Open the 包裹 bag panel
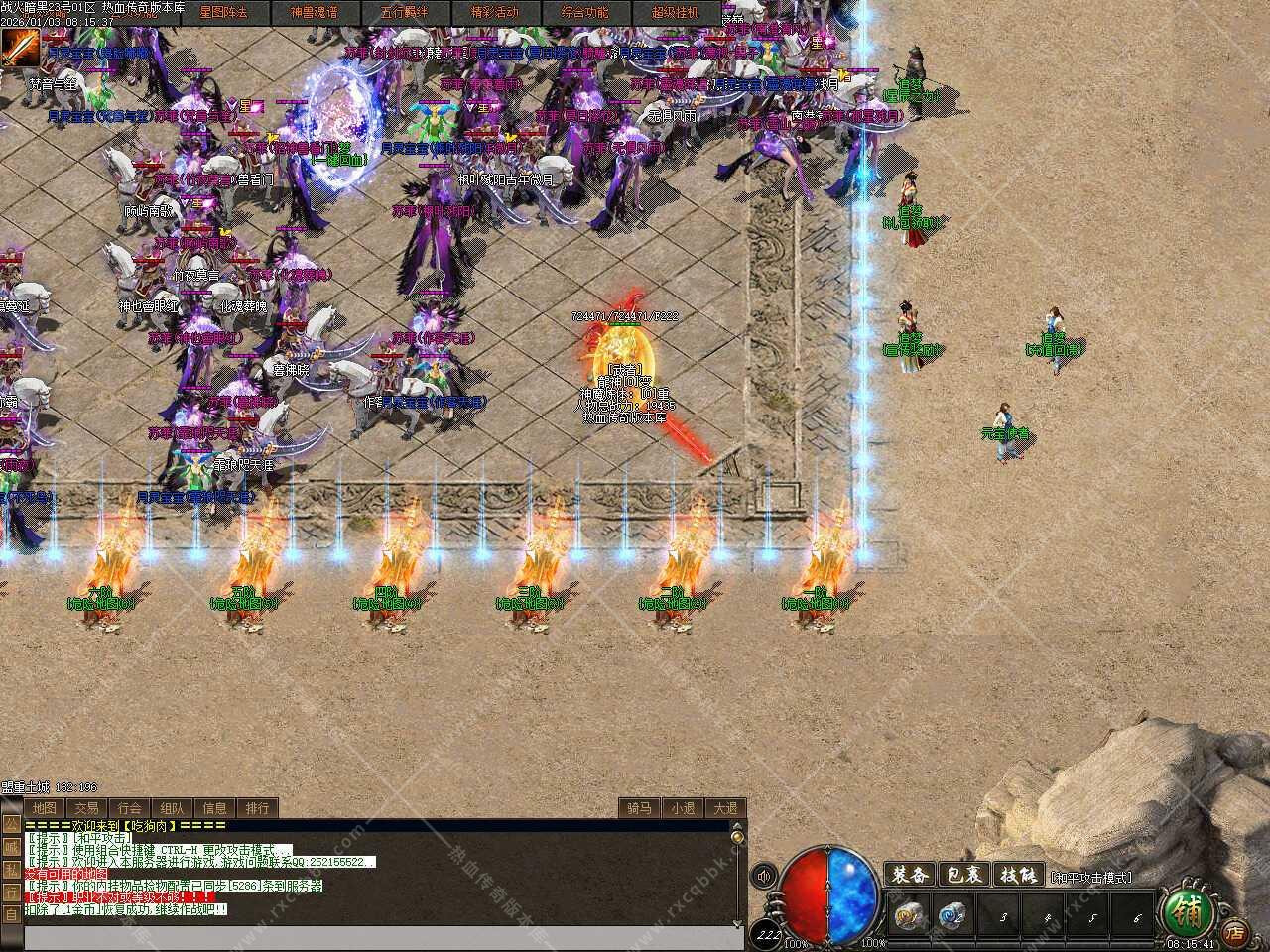Image resolution: width=1270 pixels, height=952 pixels. [964, 876]
